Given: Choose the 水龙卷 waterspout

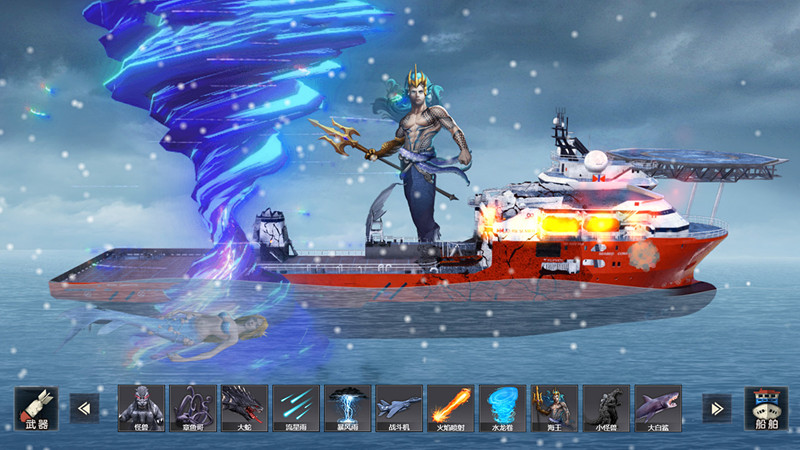Looking at the screenshot, I should 502,408.
